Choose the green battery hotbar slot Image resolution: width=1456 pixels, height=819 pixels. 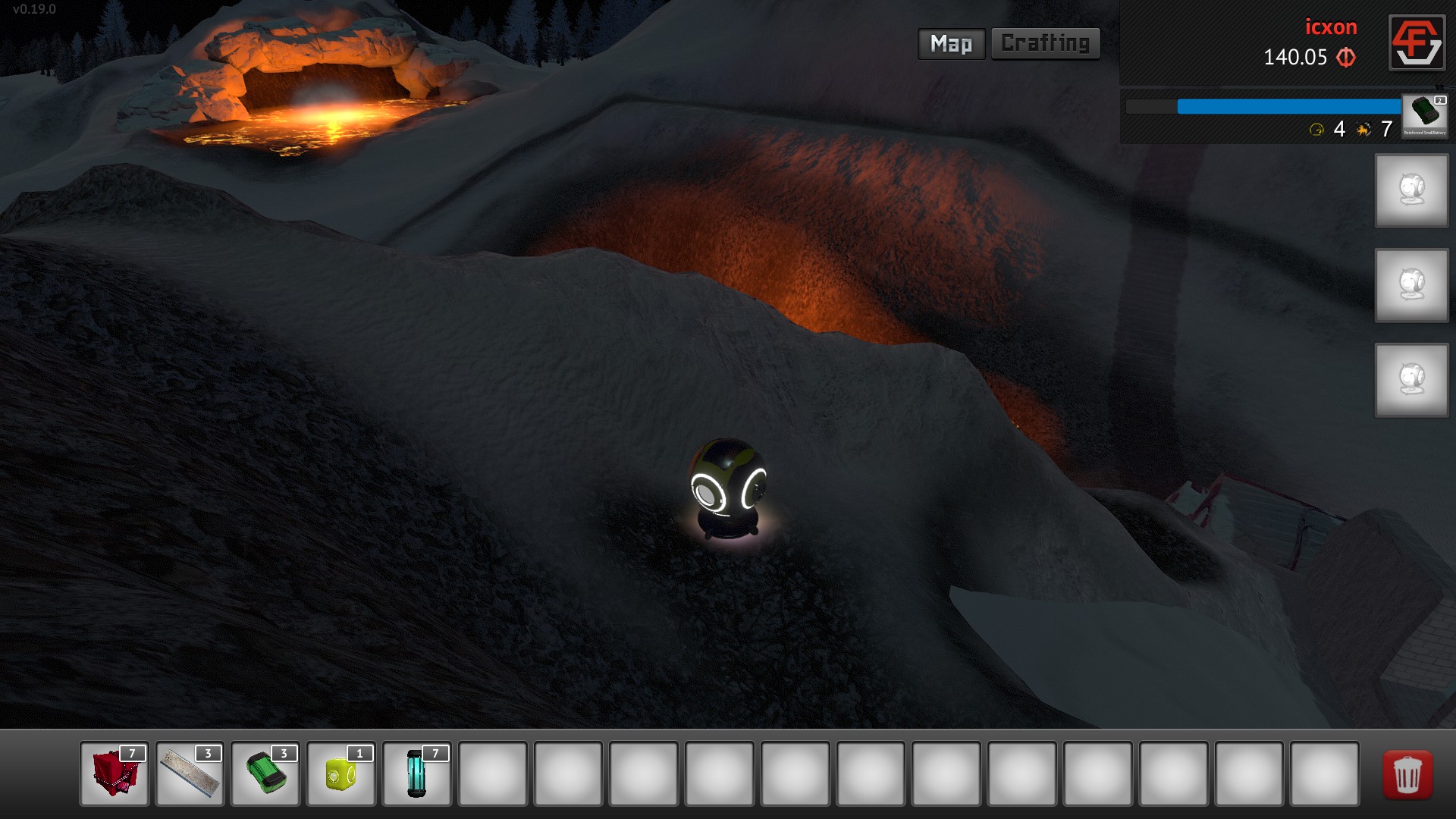click(265, 773)
